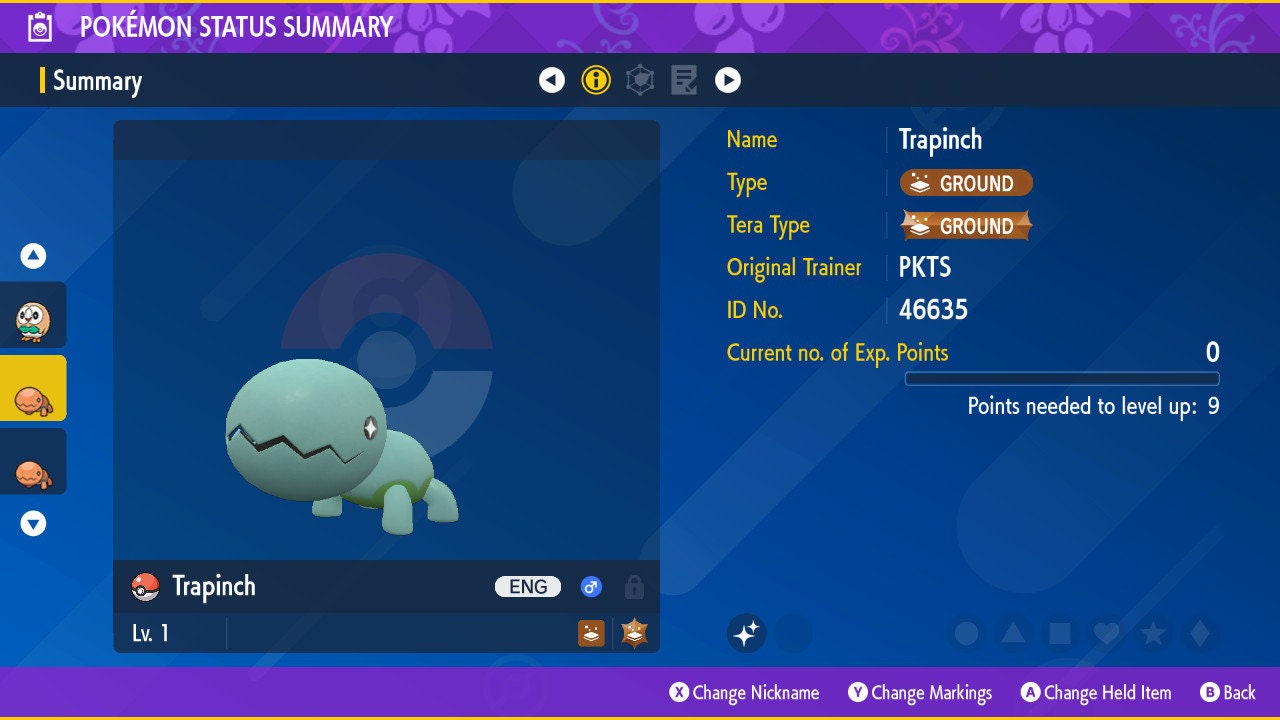Toggle the star marking

(x=1152, y=633)
